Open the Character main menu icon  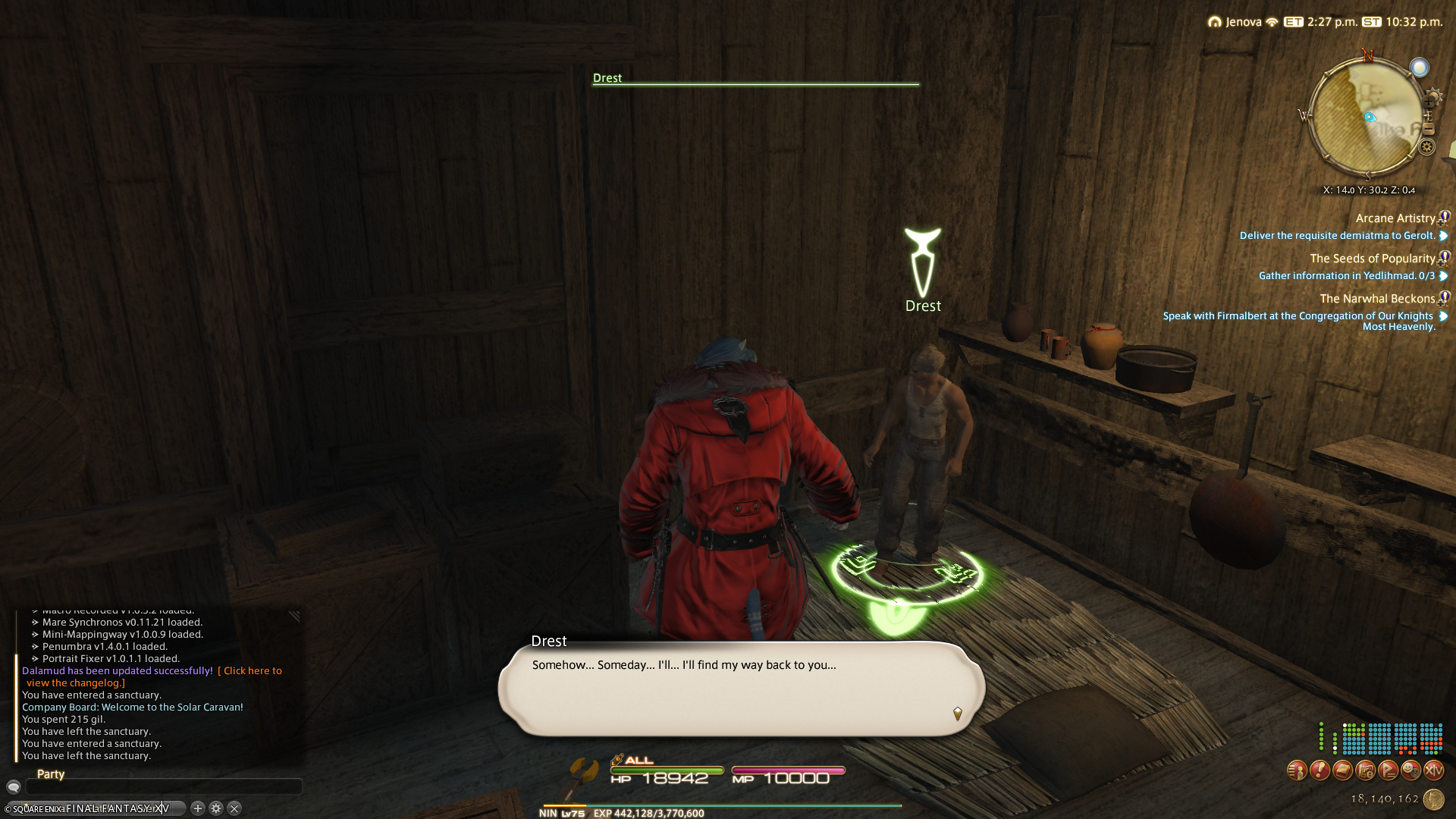point(1297,771)
